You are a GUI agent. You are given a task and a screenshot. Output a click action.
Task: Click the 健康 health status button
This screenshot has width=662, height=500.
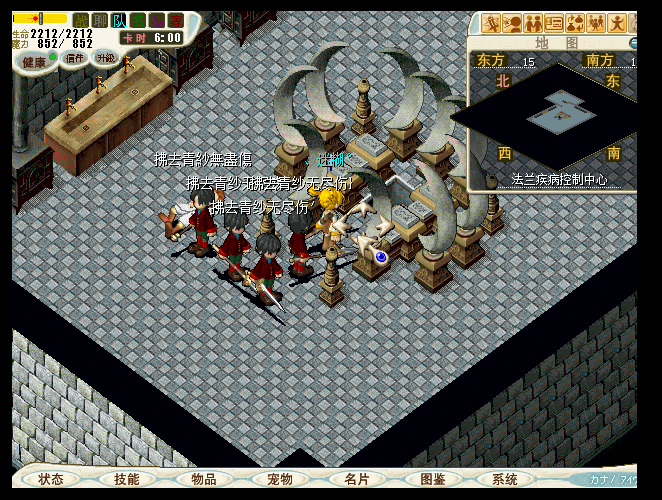point(34,62)
